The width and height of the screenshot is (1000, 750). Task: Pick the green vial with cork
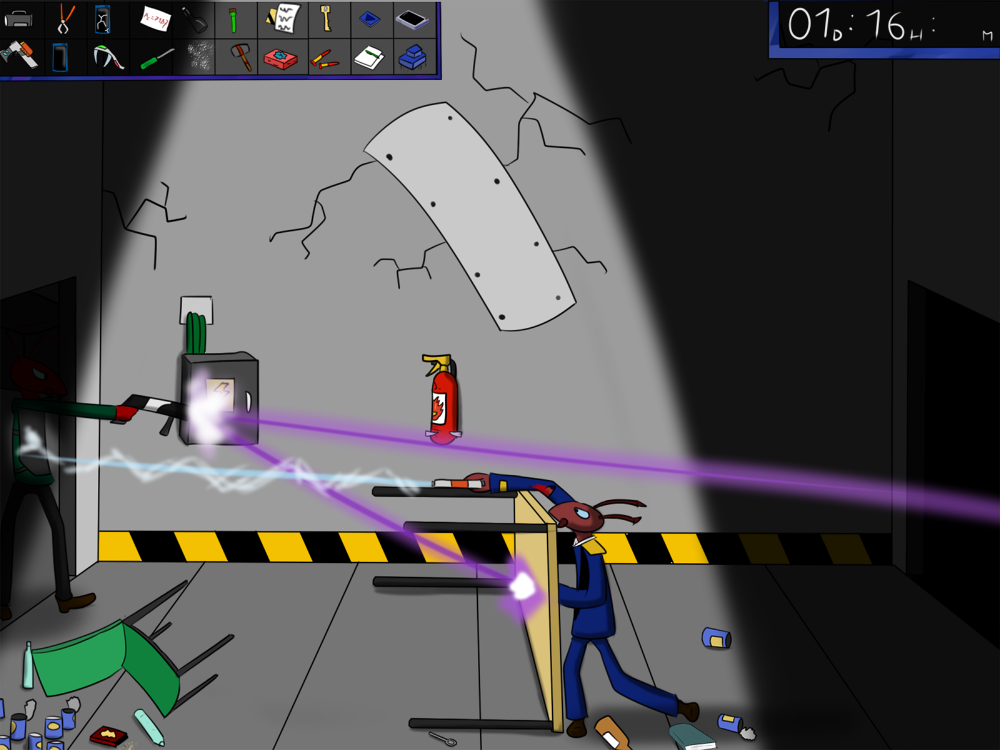233,18
